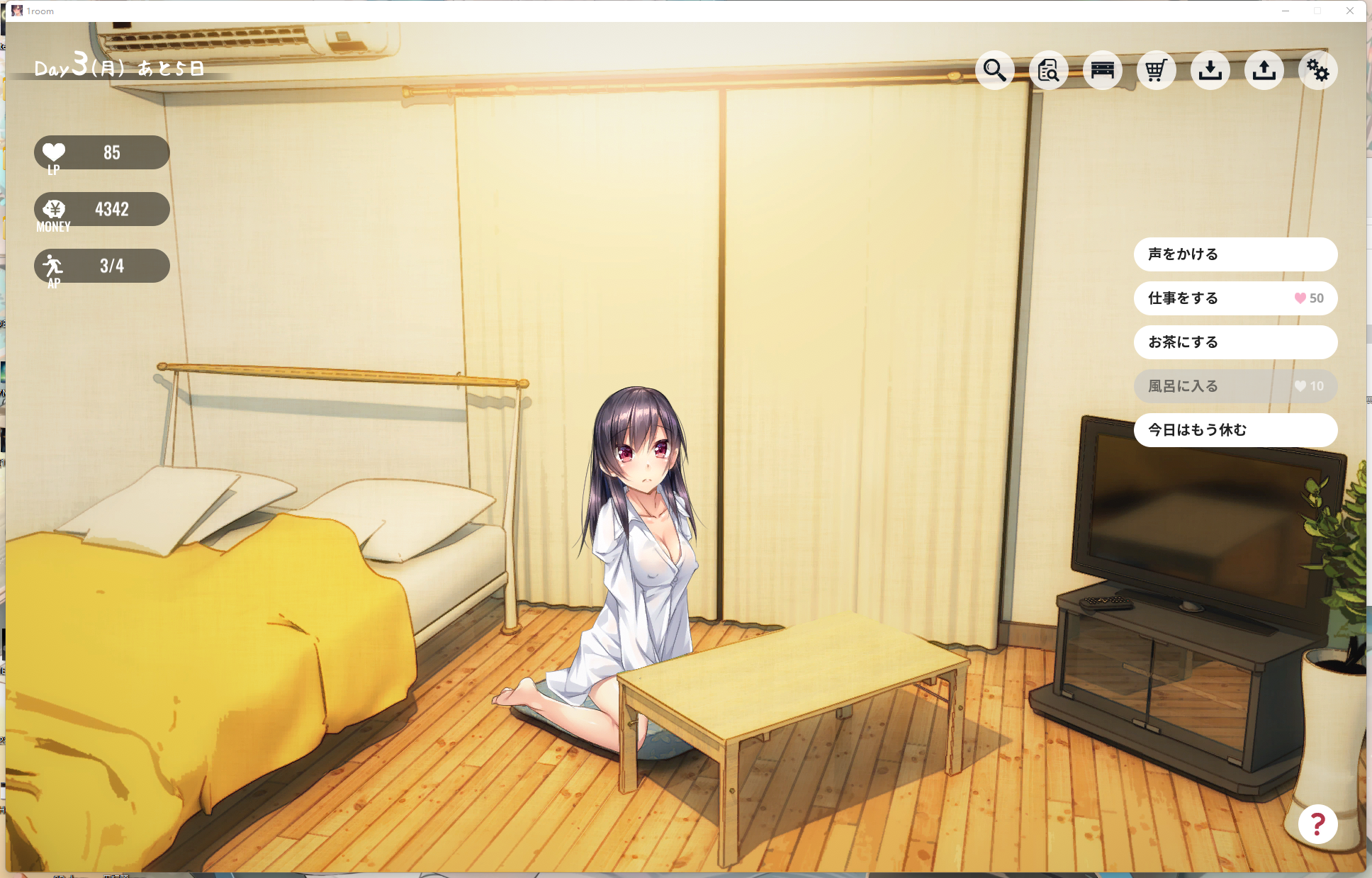Open the shopping cart store
Viewport: 1372px width, 878px height.
[x=1157, y=70]
